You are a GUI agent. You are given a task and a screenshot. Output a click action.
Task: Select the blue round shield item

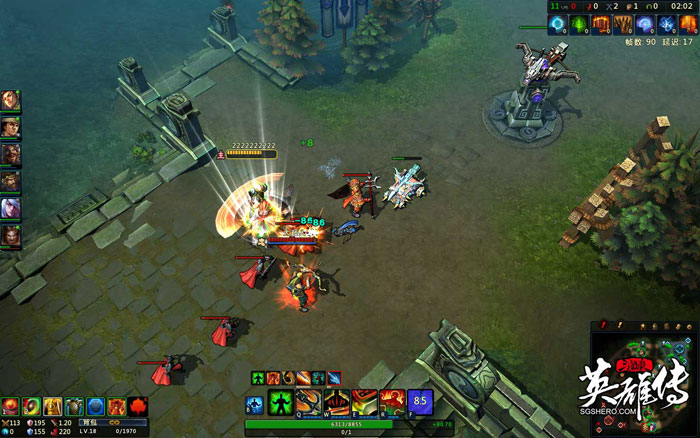point(96,406)
